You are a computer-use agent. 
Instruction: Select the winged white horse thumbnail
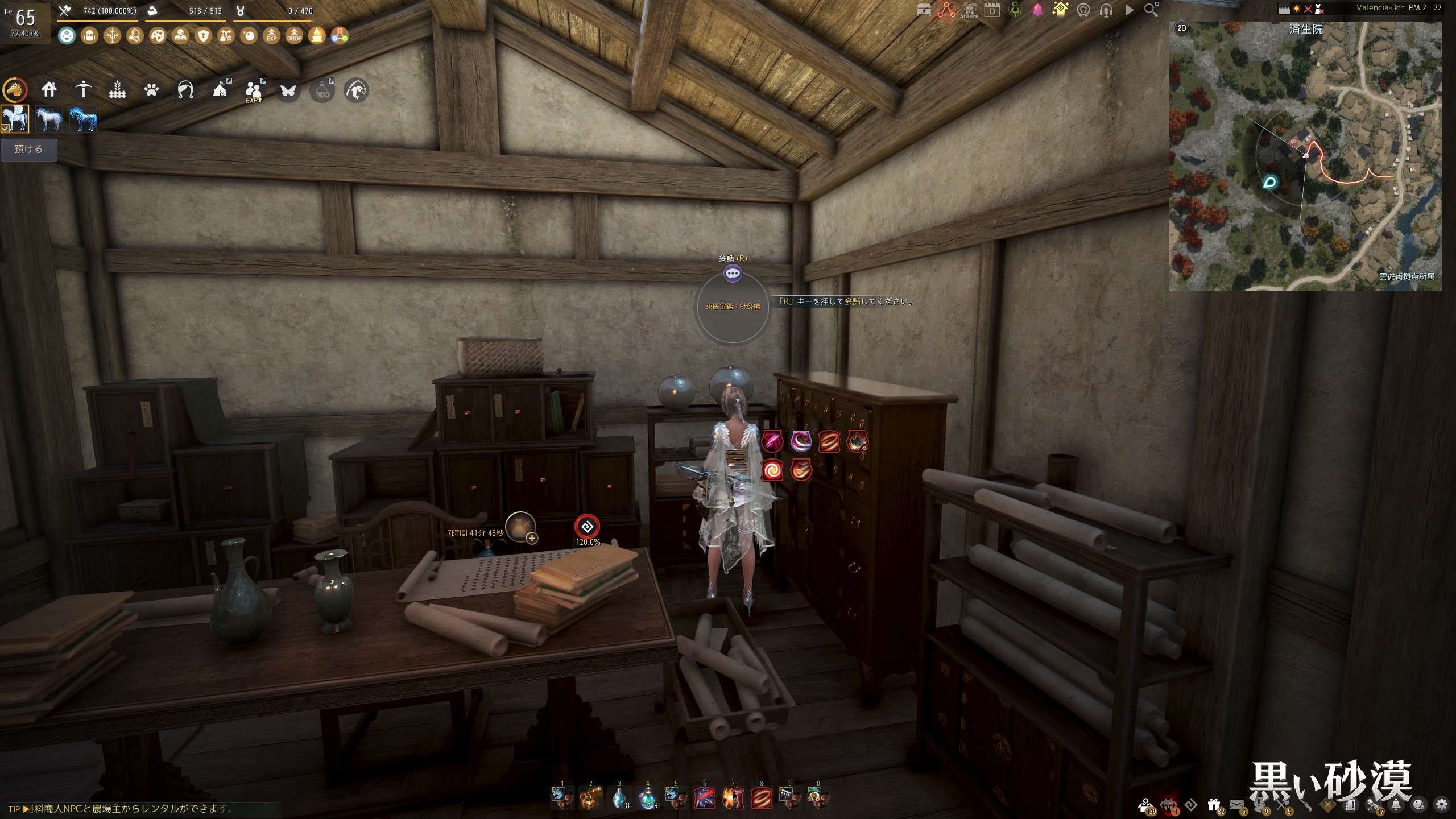15,119
